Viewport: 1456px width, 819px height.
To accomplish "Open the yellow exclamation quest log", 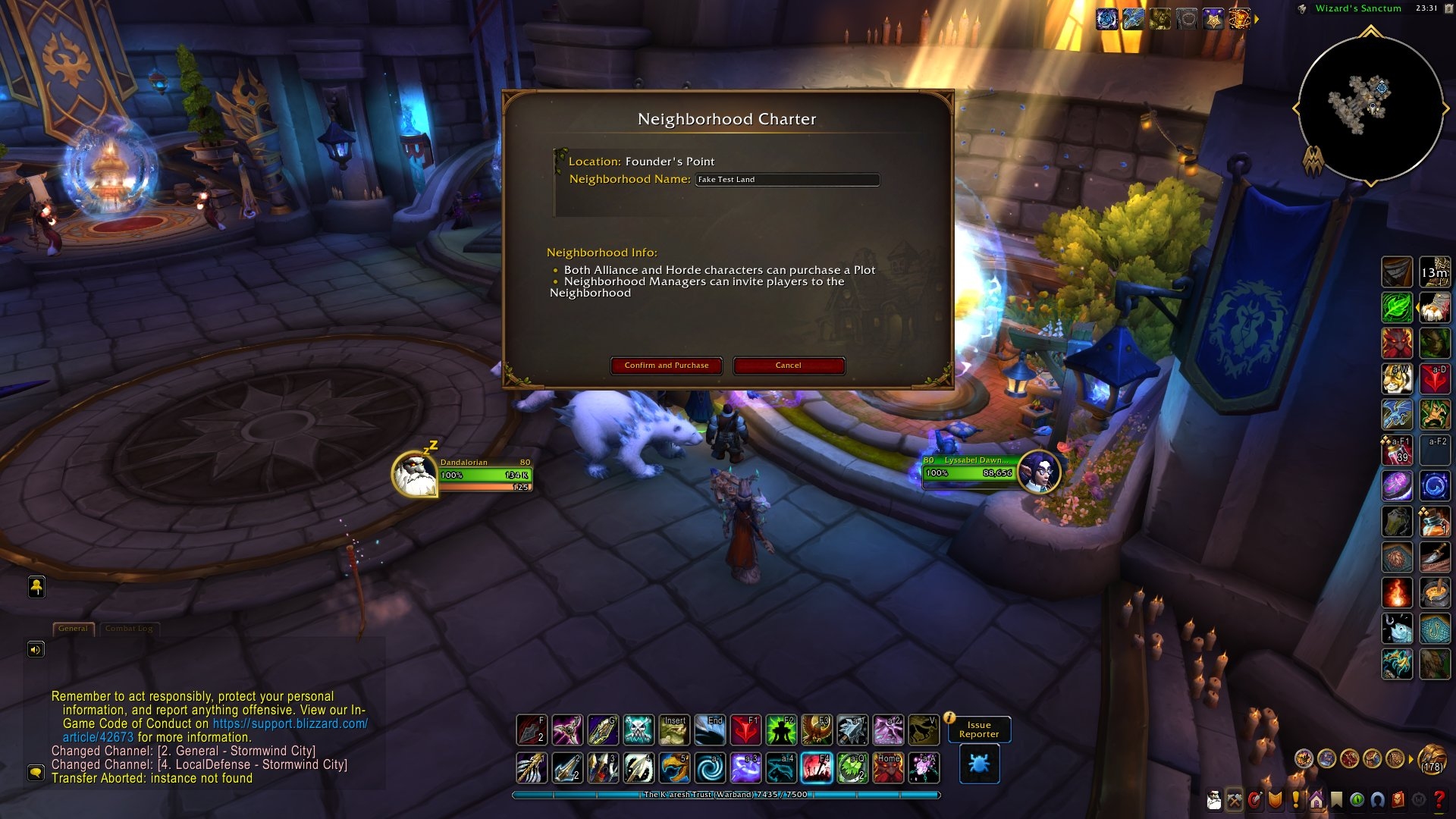I will pos(1296,800).
